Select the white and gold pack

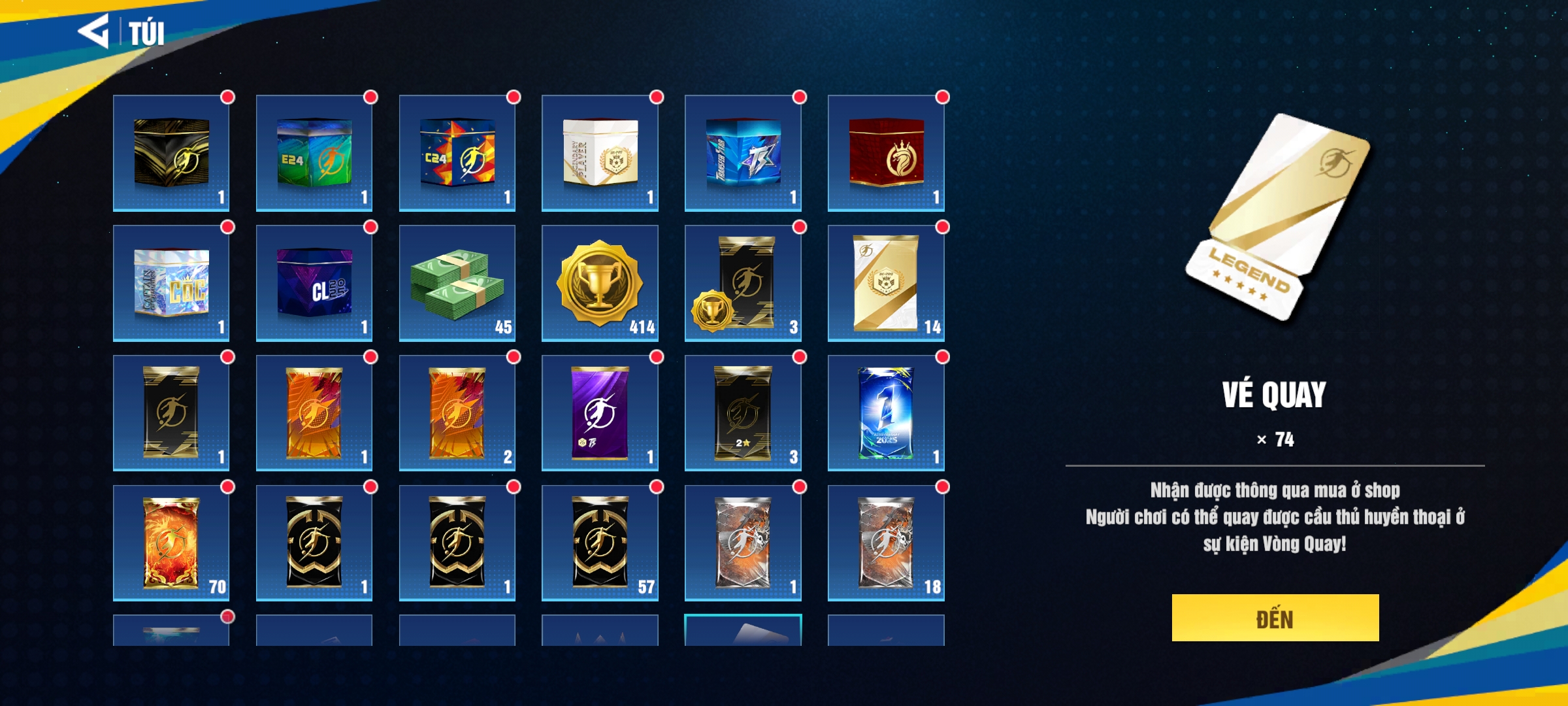tap(886, 283)
